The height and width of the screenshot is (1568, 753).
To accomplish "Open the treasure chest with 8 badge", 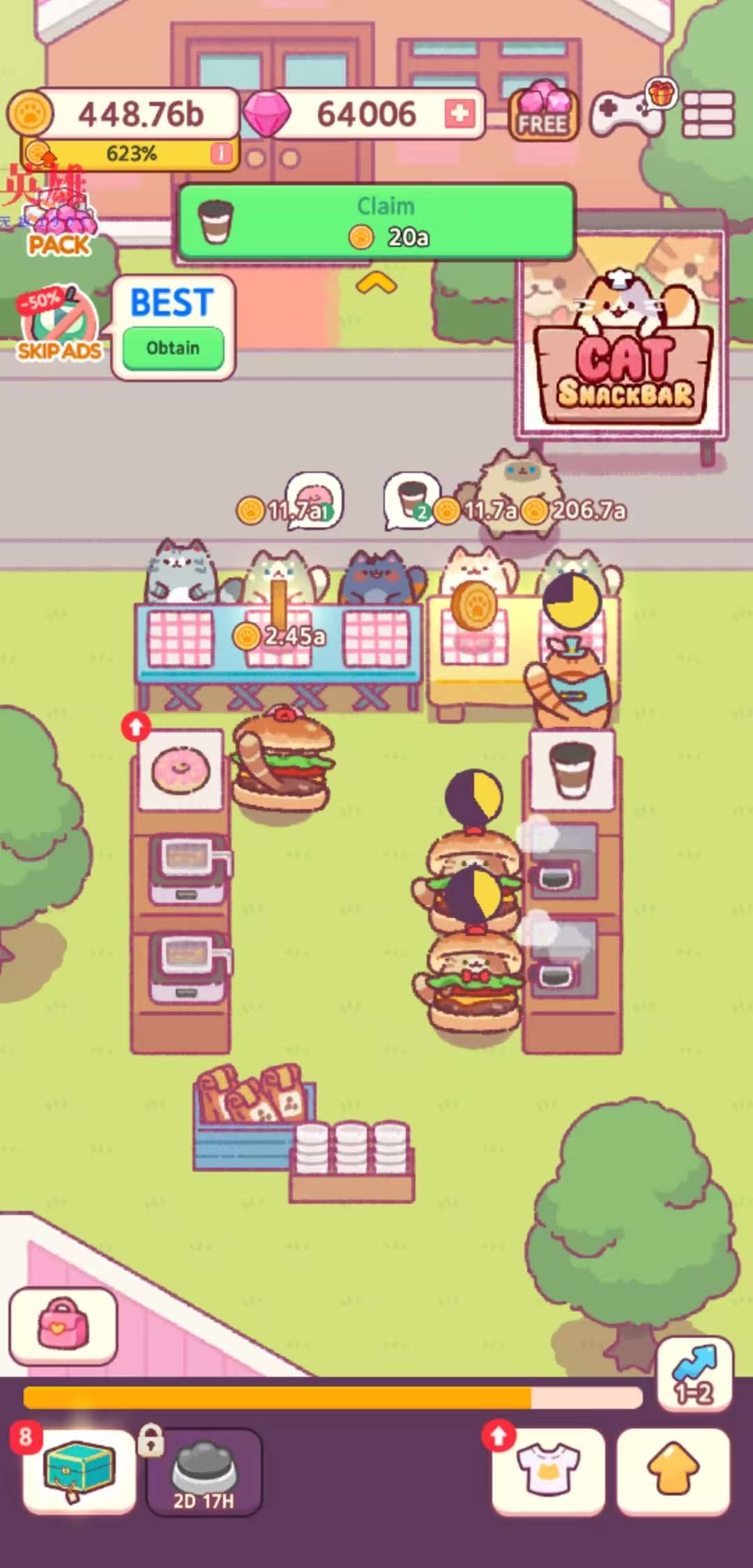I will 79,1470.
